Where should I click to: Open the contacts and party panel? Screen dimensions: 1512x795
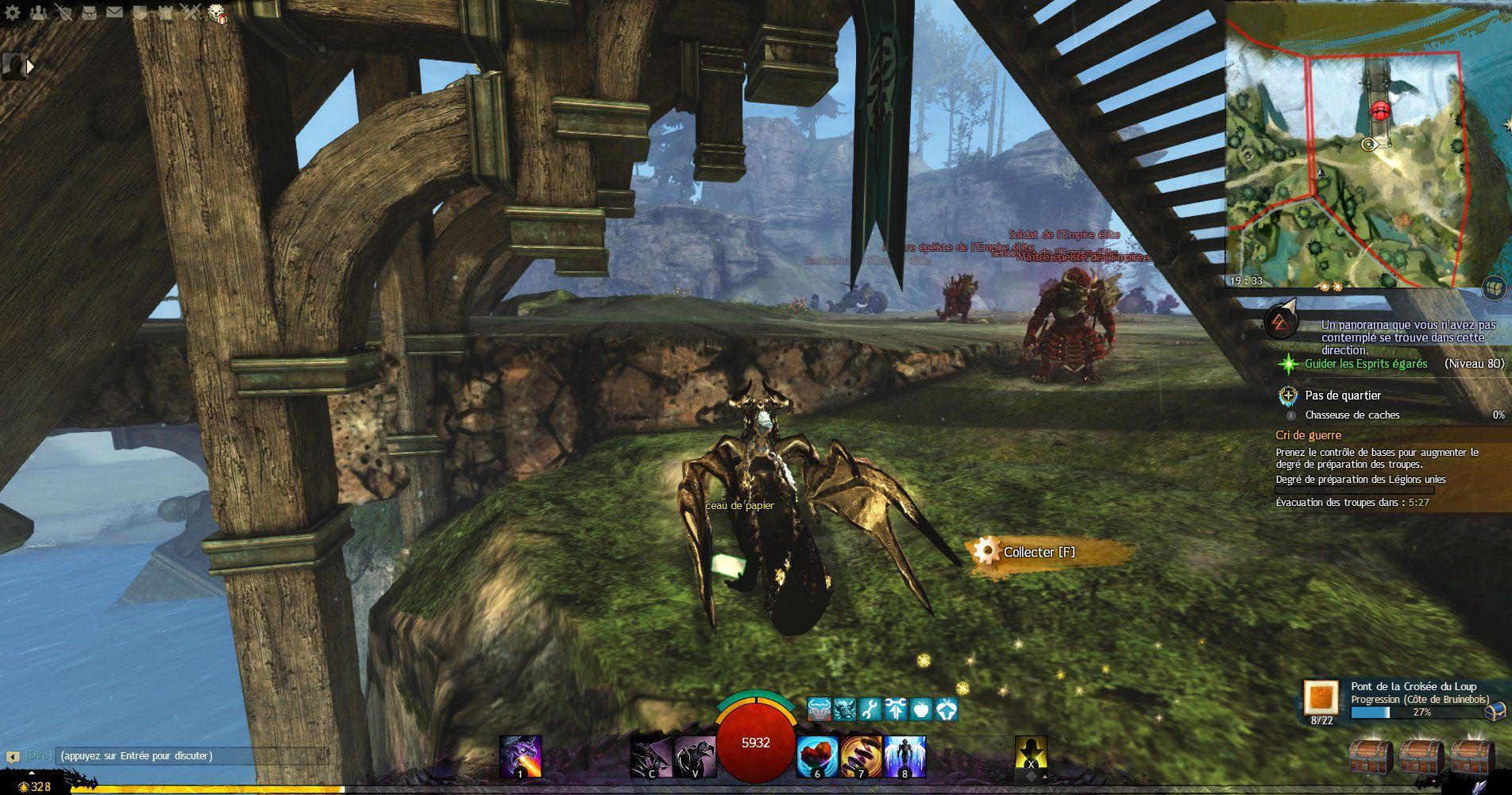coord(39,13)
